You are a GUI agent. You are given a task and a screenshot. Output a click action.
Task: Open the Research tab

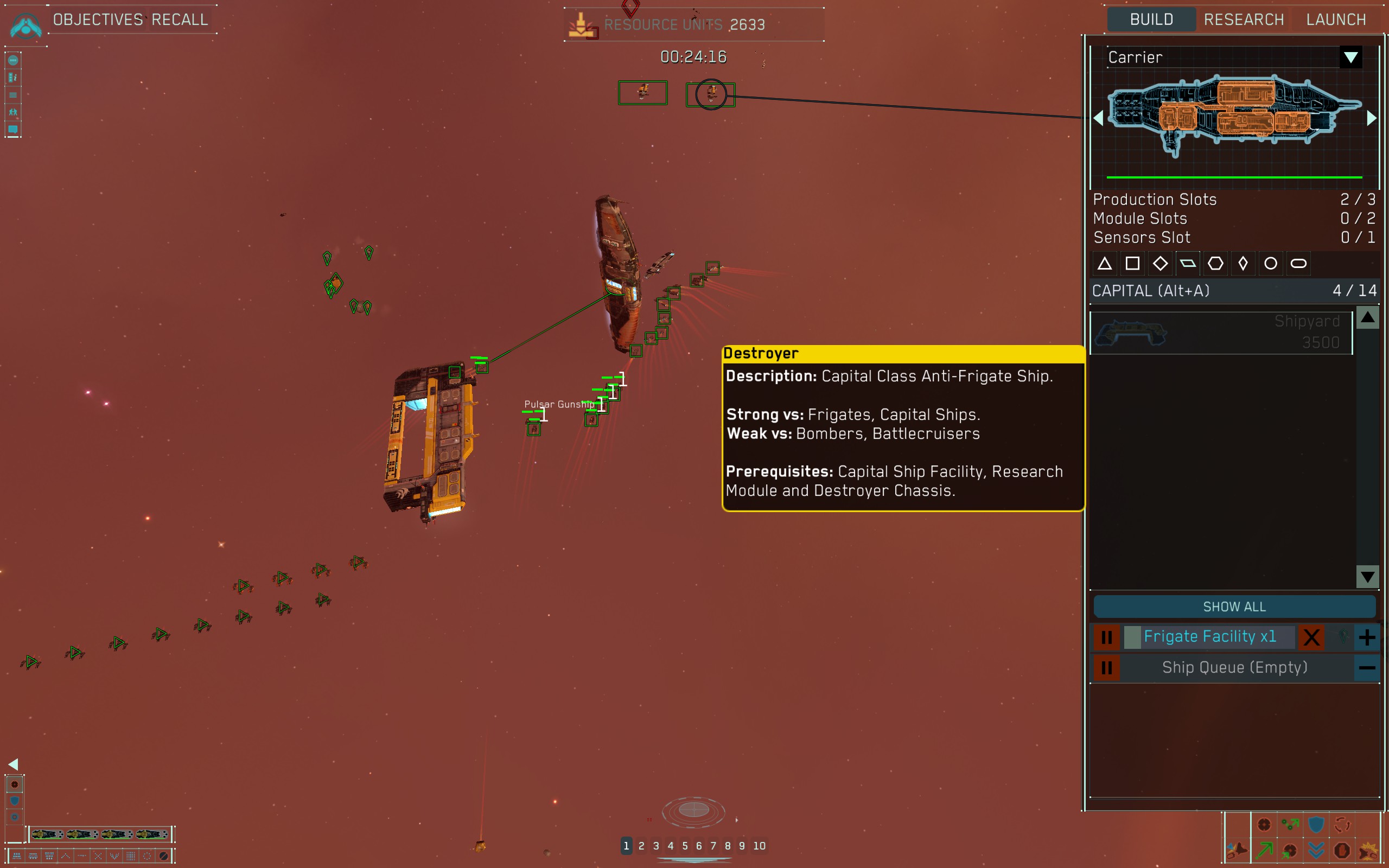(x=1244, y=20)
